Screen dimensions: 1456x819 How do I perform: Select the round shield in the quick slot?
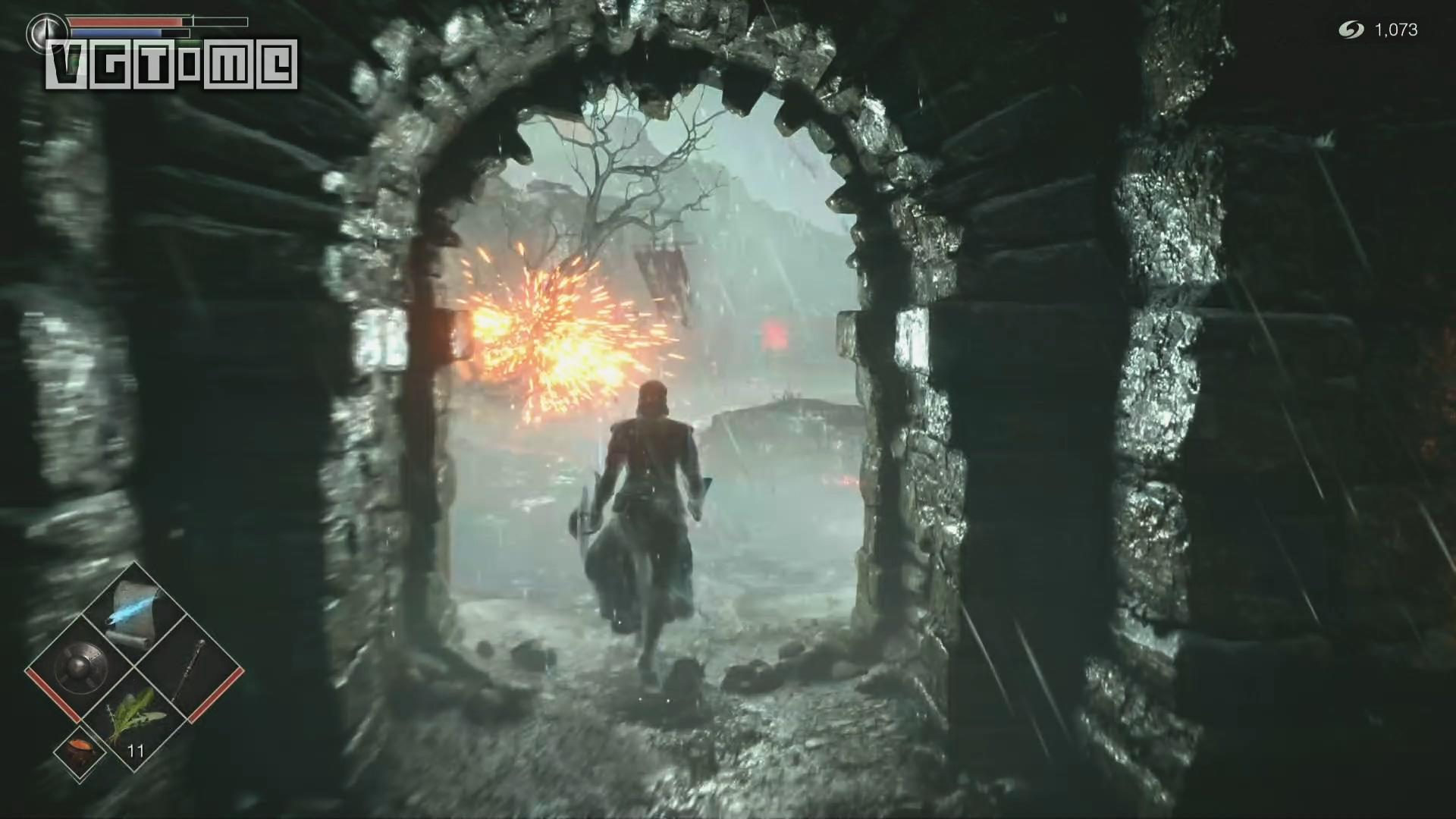coord(81,669)
